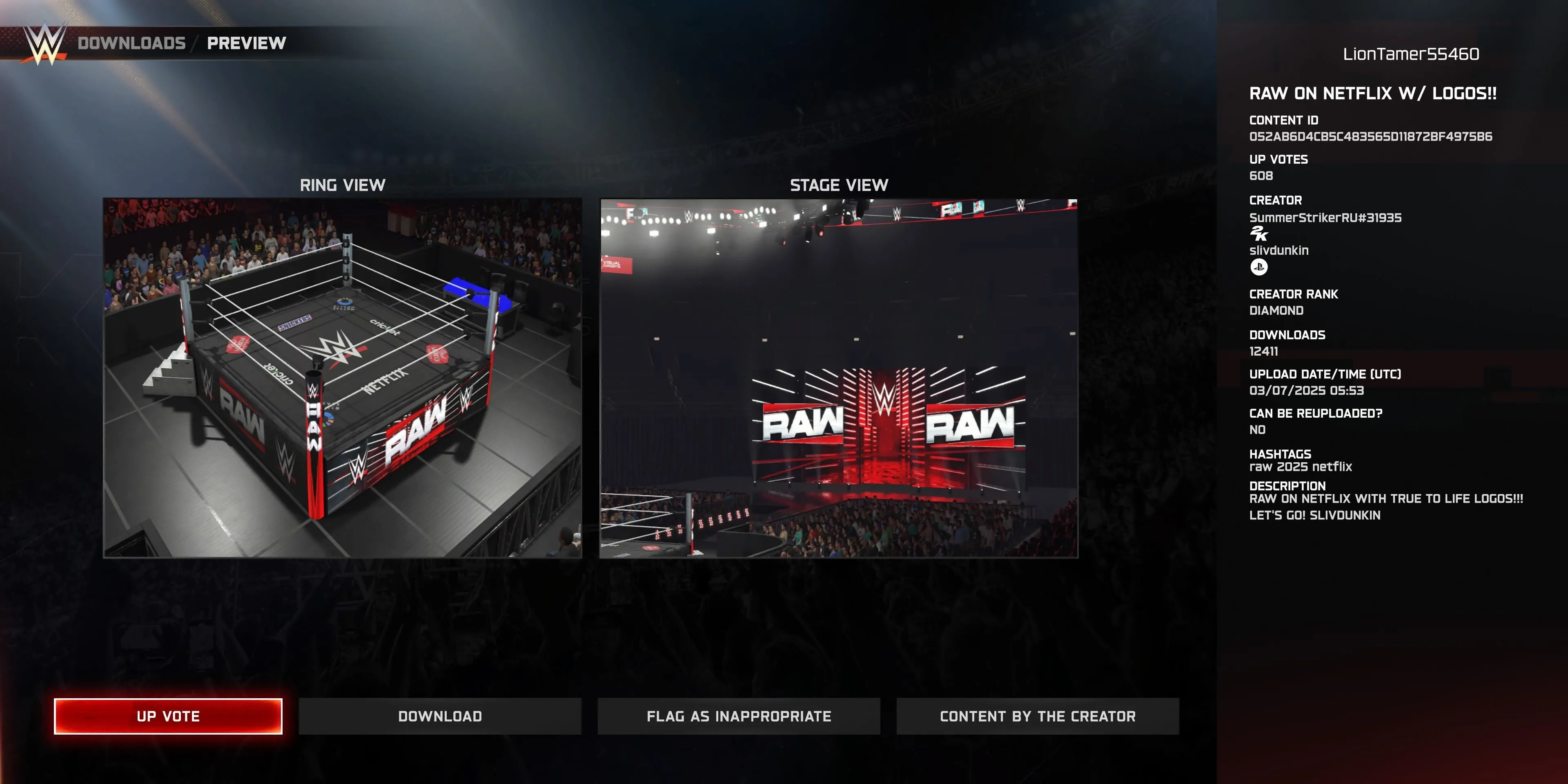View the Ring View preview image
This screenshot has height=784, width=1568.
[x=342, y=377]
